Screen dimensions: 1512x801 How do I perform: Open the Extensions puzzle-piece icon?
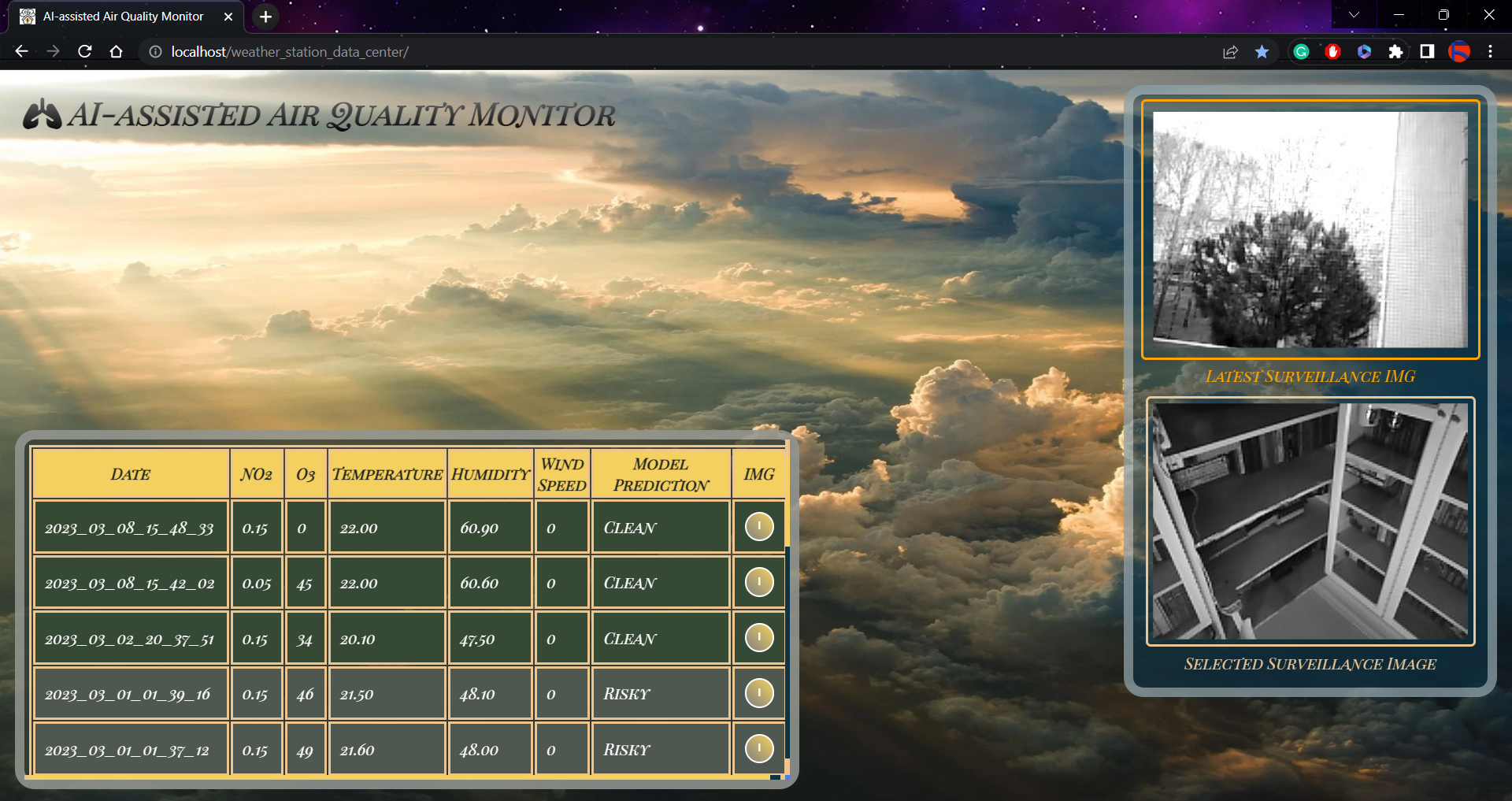click(1396, 51)
